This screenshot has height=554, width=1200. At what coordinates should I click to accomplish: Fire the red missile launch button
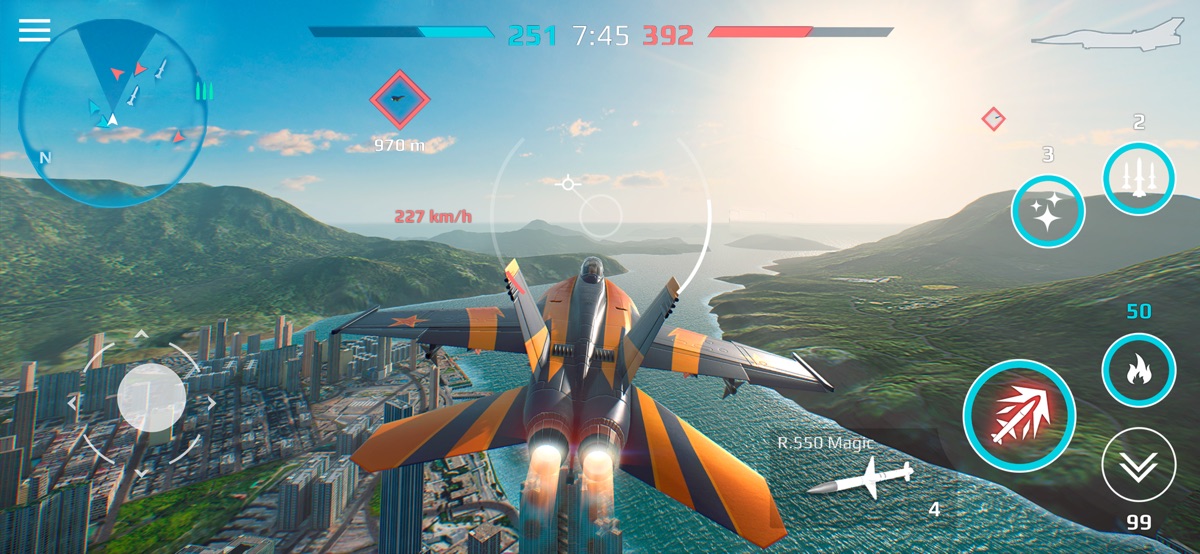1019,415
